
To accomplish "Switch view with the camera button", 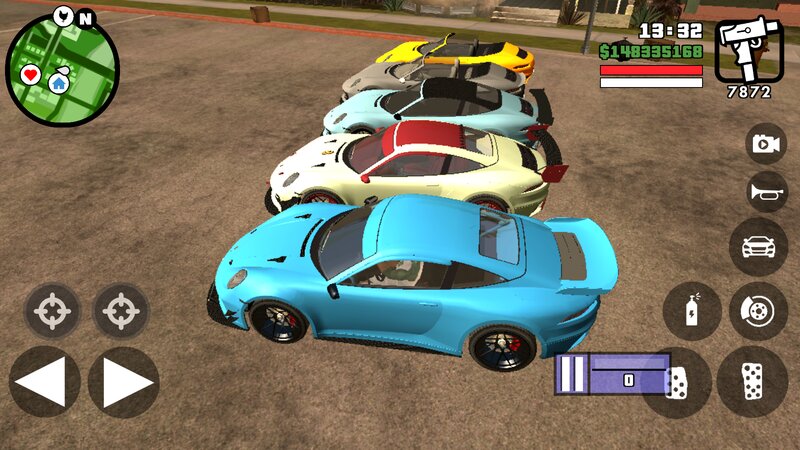I will pyautogui.click(x=767, y=143).
